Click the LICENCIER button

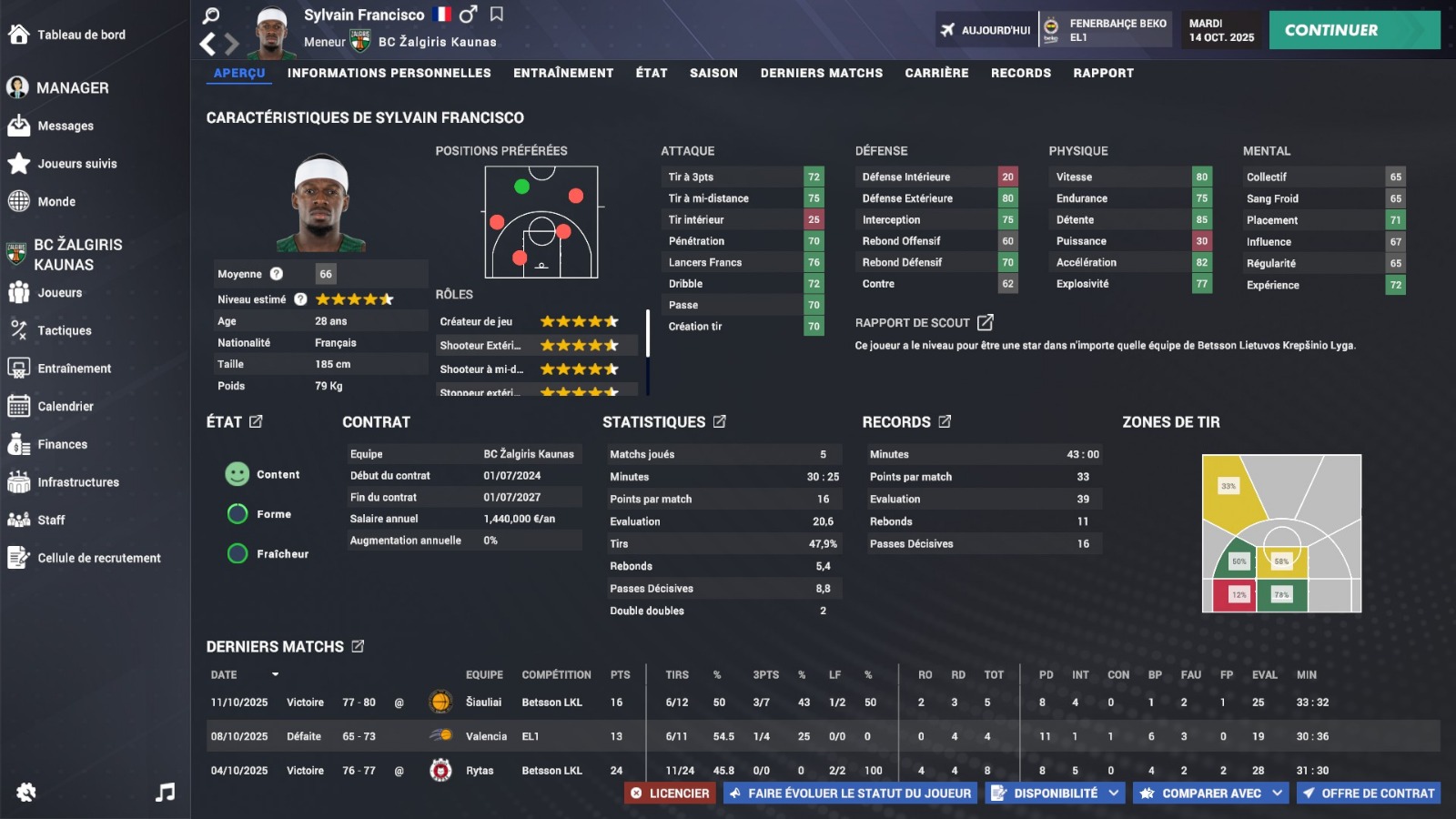tap(670, 793)
